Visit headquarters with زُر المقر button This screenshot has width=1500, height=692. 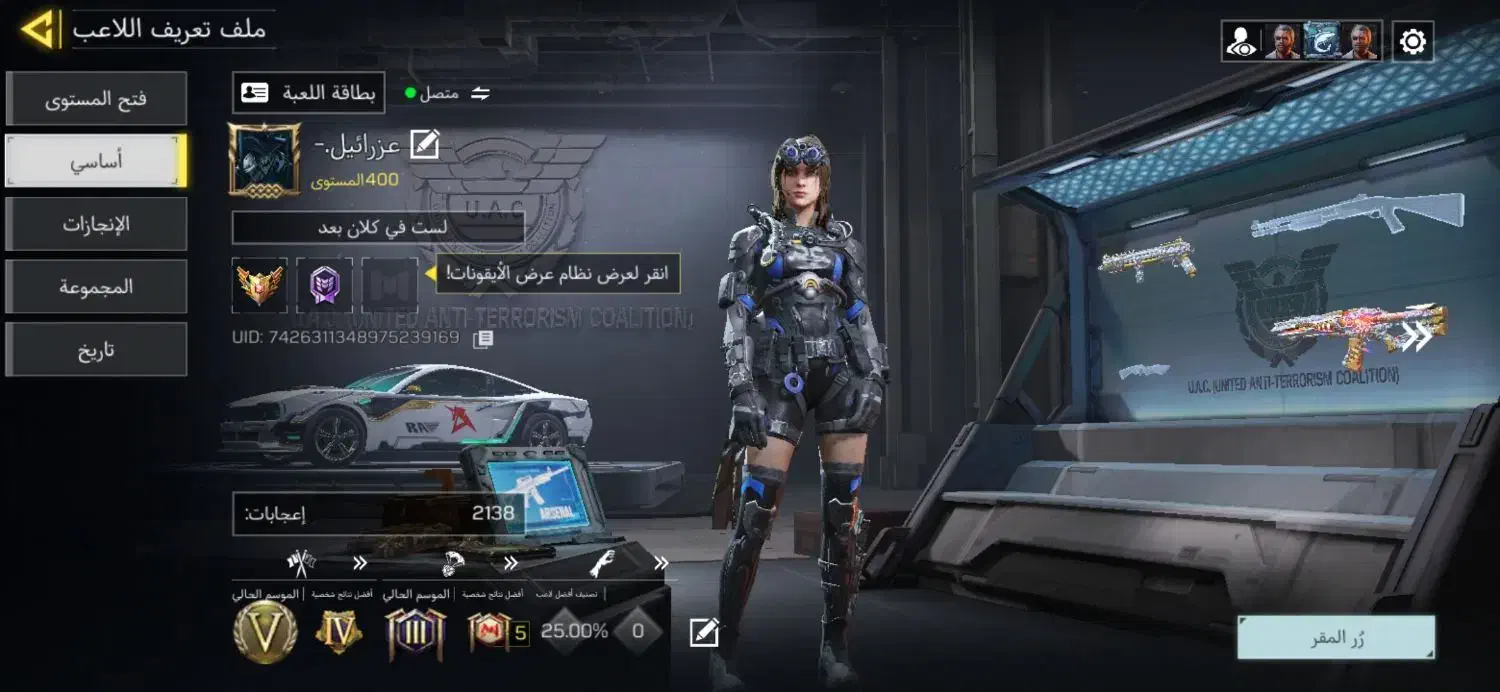(1336, 638)
